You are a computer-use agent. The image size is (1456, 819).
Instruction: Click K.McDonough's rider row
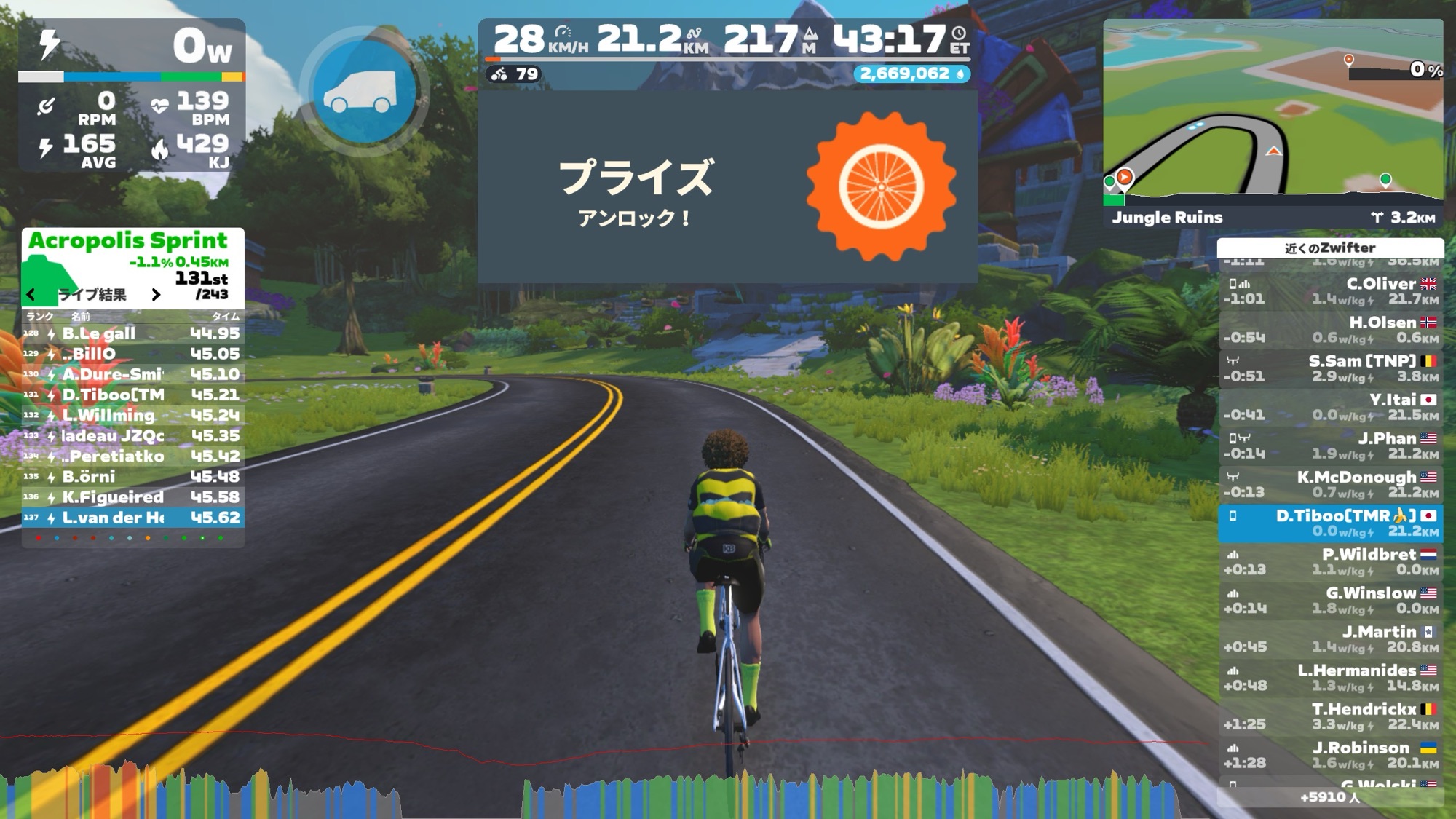1330,484
